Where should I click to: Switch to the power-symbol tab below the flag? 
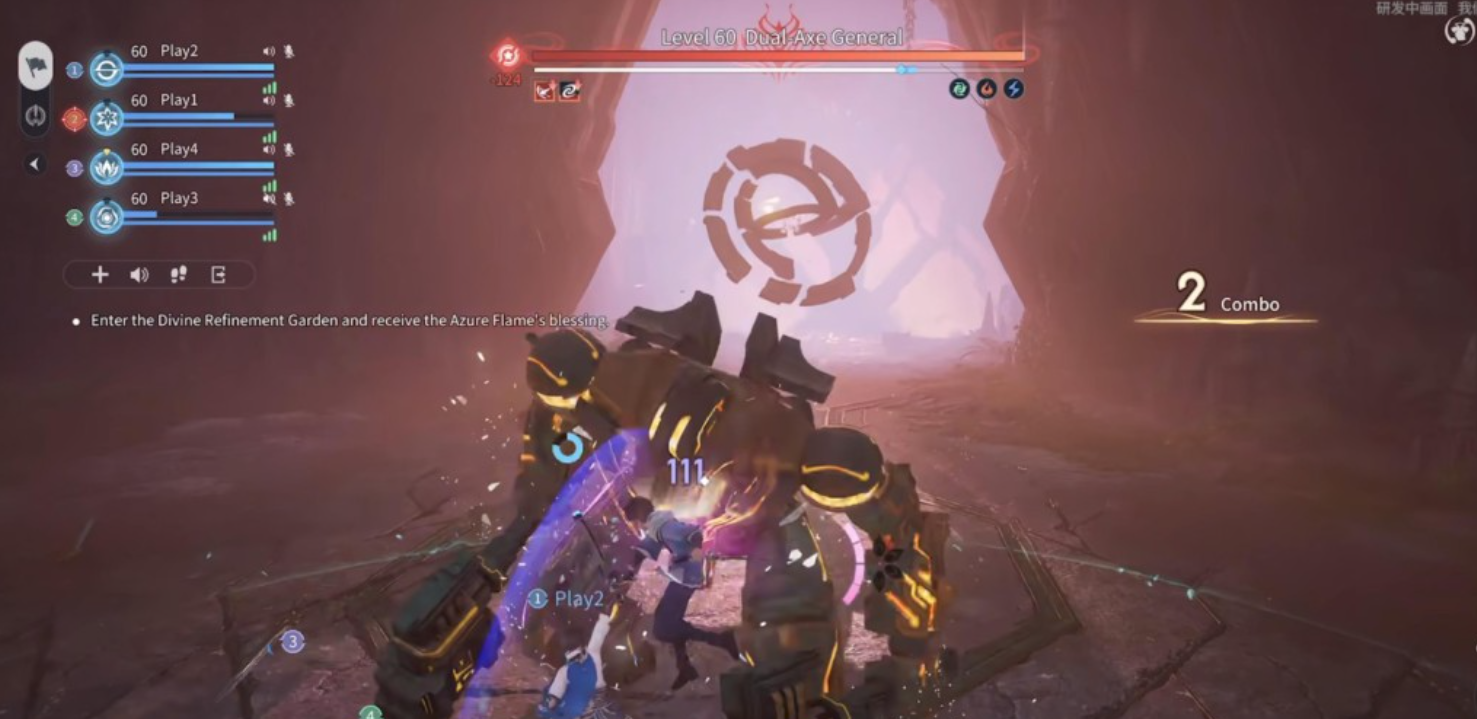tap(36, 116)
